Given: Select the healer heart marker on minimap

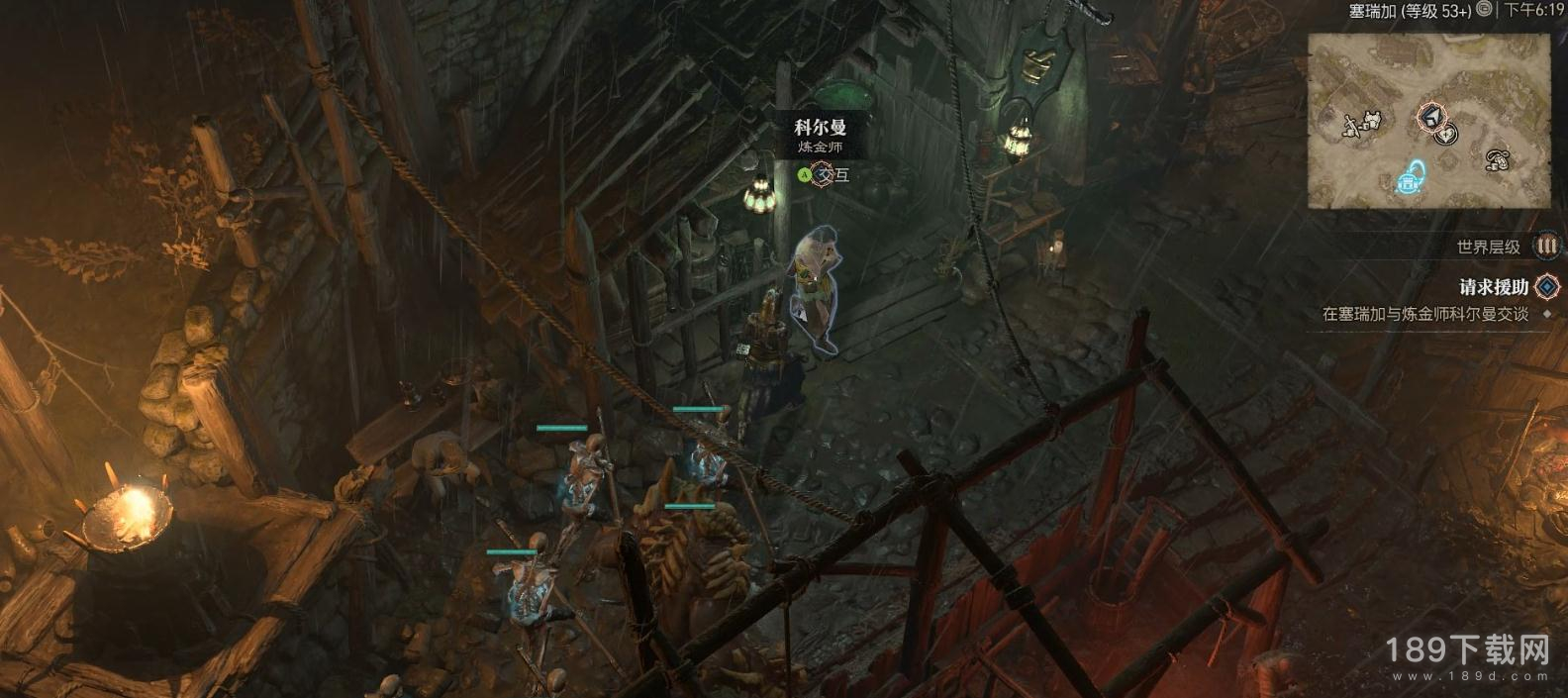Looking at the screenshot, I should (x=1446, y=134).
